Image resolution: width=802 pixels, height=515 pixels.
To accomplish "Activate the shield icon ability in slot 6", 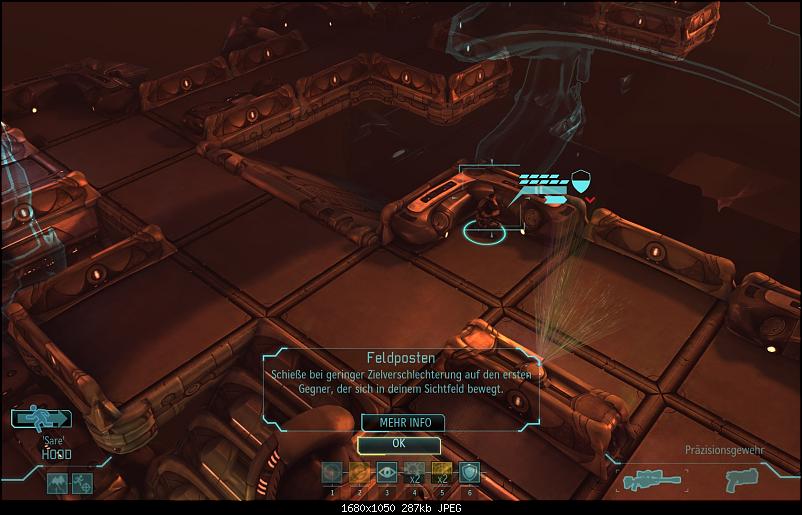I will pos(470,473).
